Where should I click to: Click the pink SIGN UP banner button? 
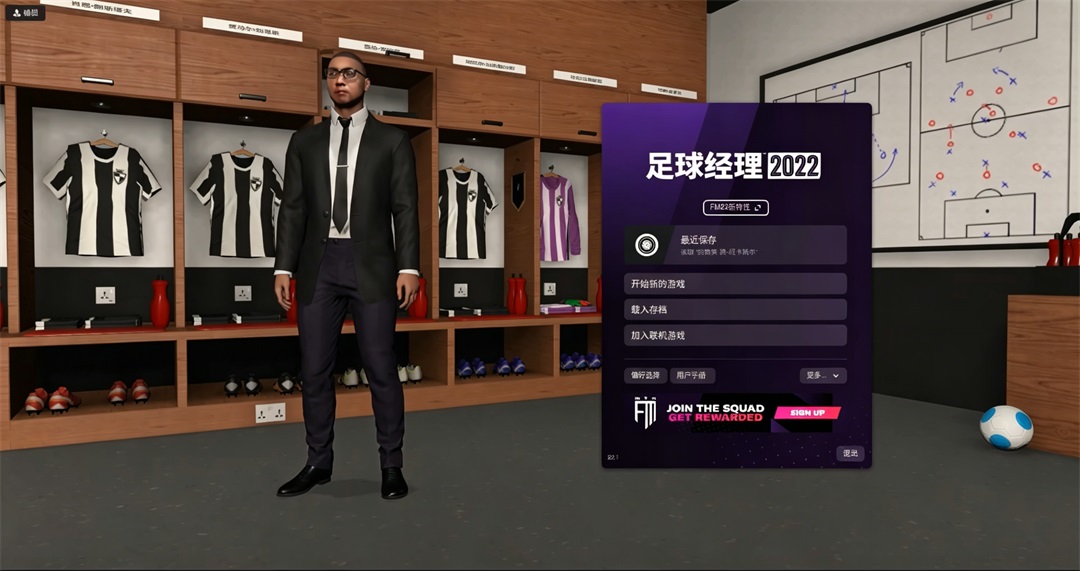tap(807, 412)
